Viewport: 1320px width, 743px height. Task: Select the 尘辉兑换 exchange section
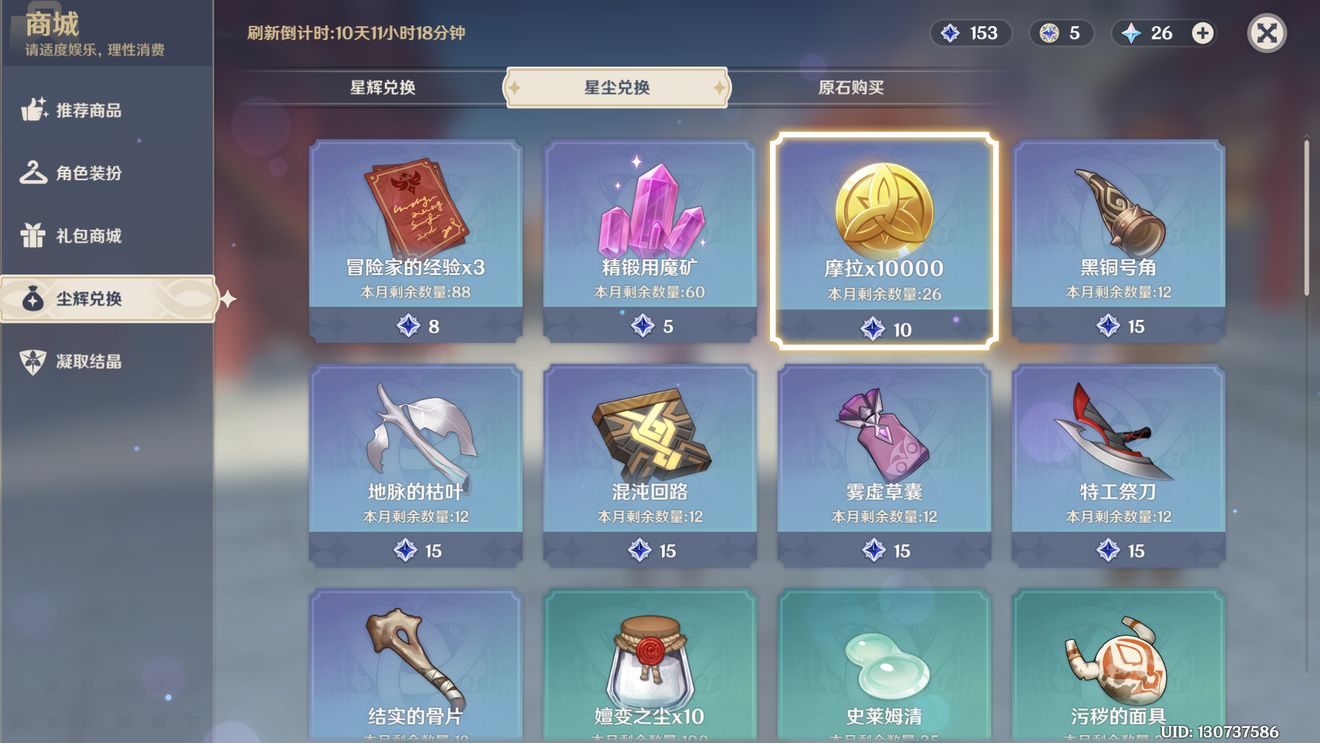point(88,298)
